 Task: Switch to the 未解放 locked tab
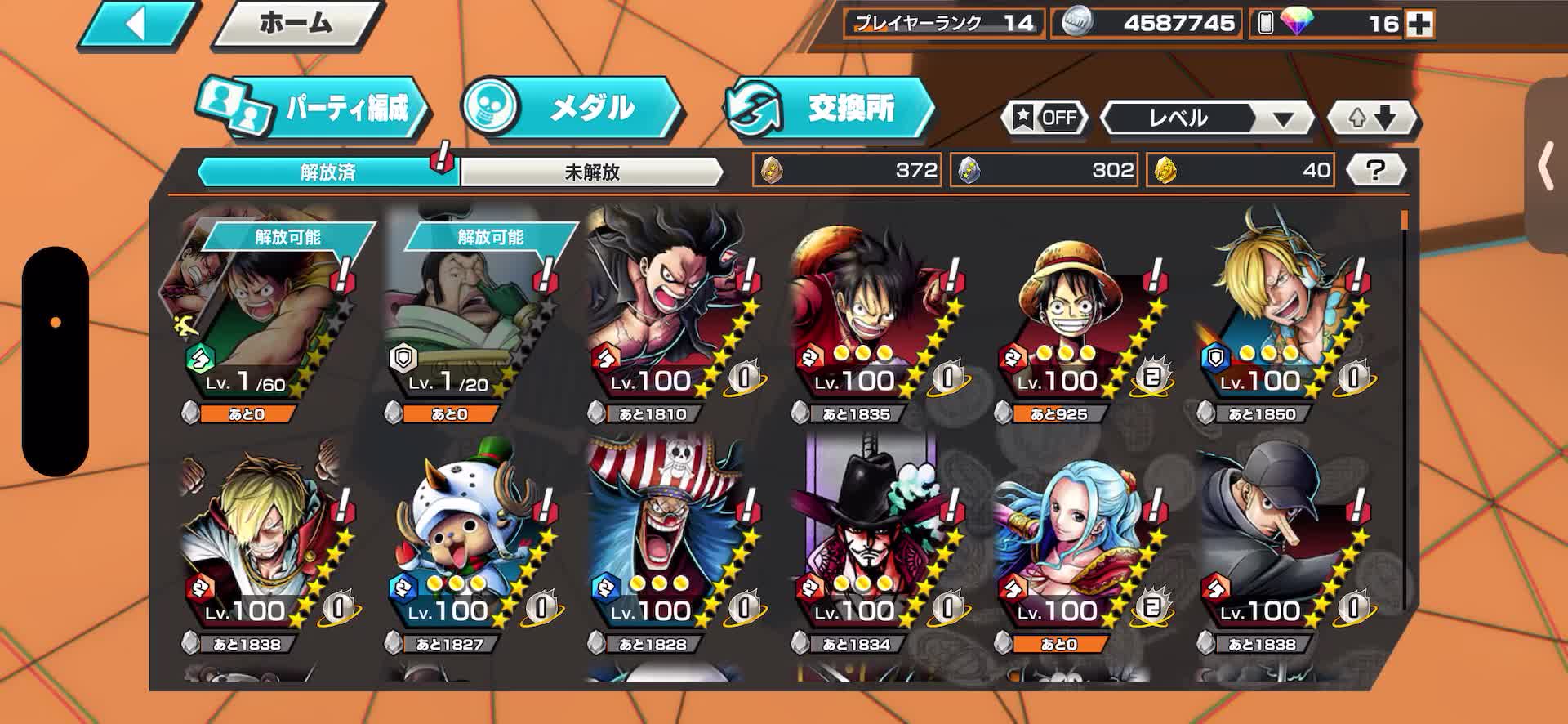pos(592,172)
